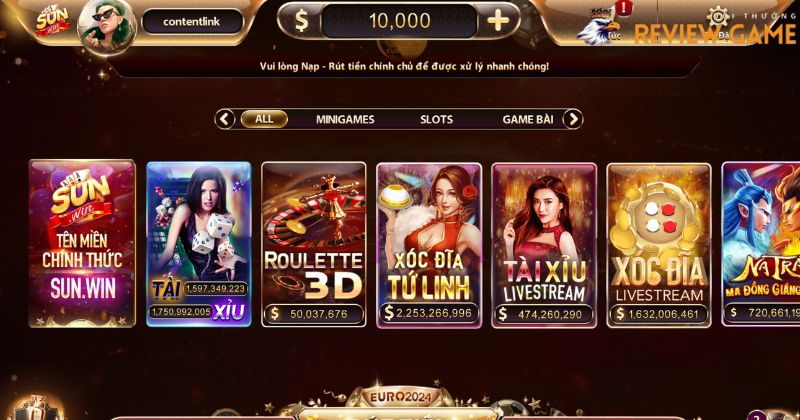Switch to the SLOTS category
The height and width of the screenshot is (420, 800).
pos(436,119)
